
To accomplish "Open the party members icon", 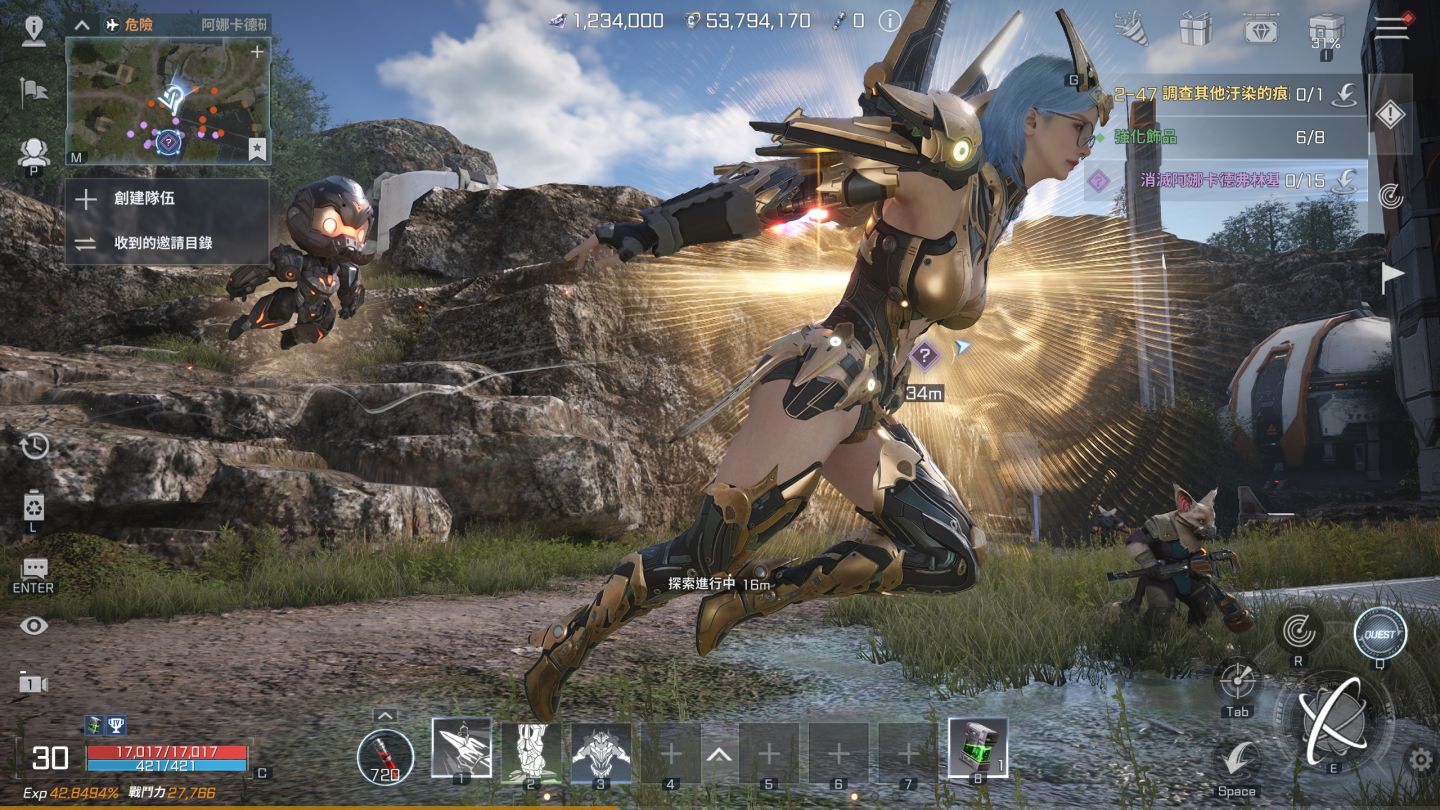I will (34, 153).
